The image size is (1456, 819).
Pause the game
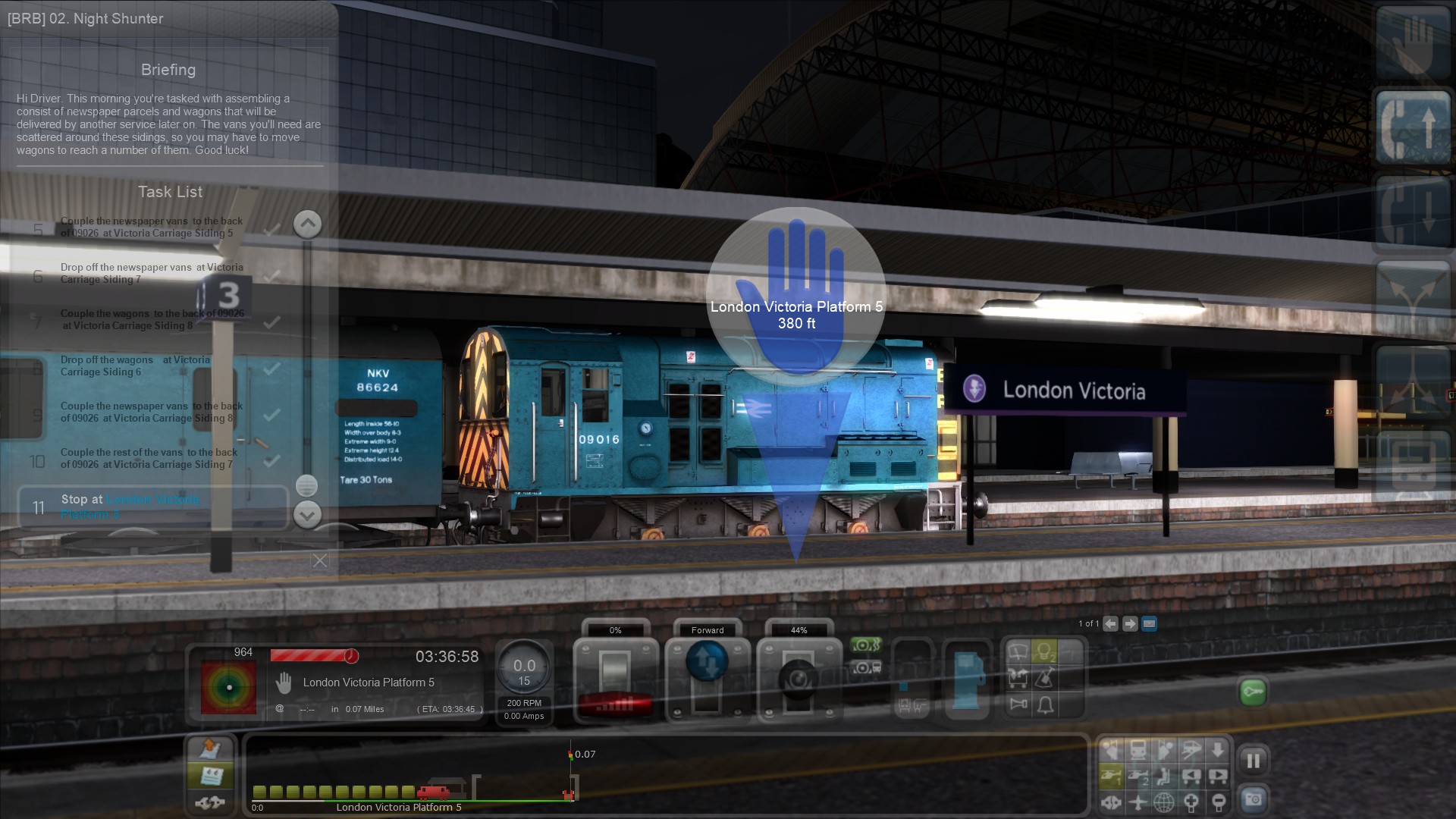point(1253,760)
